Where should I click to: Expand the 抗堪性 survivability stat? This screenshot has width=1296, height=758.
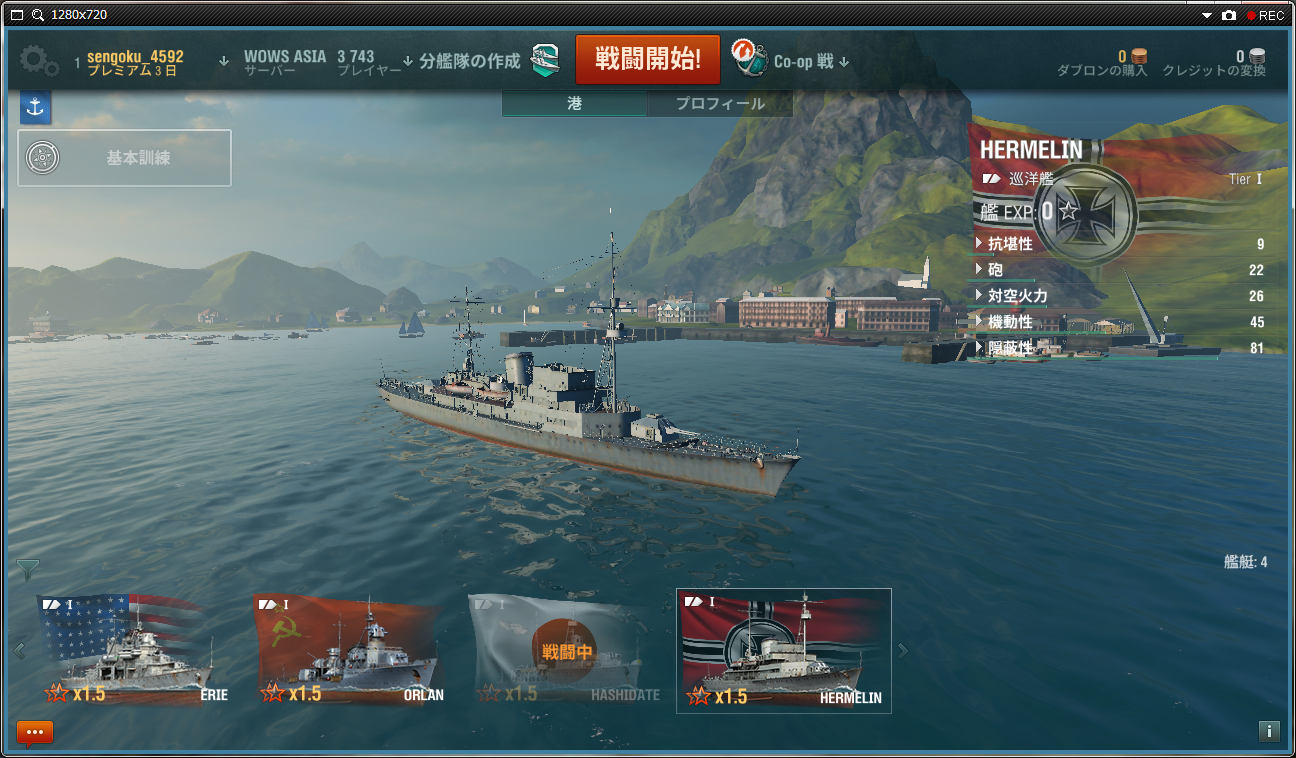(1010, 244)
